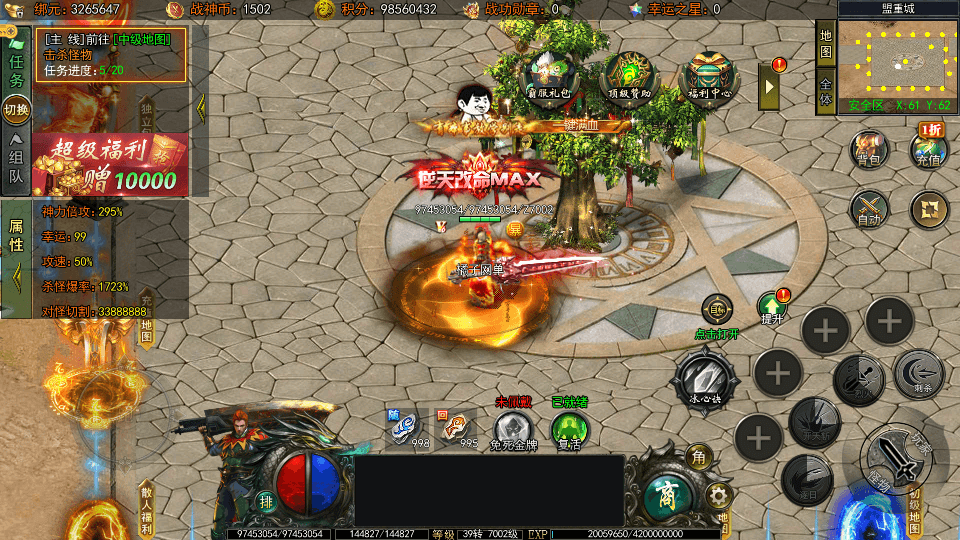Screen dimensions: 960x540
Task: Activate the 冰心诀 skill
Action: pyautogui.click(x=707, y=378)
